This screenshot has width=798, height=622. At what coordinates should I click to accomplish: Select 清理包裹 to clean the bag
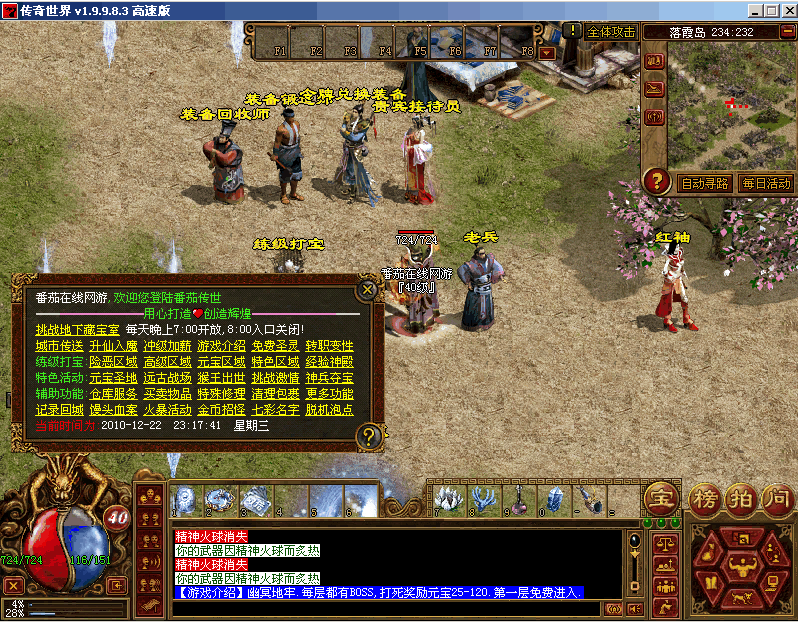coord(275,393)
